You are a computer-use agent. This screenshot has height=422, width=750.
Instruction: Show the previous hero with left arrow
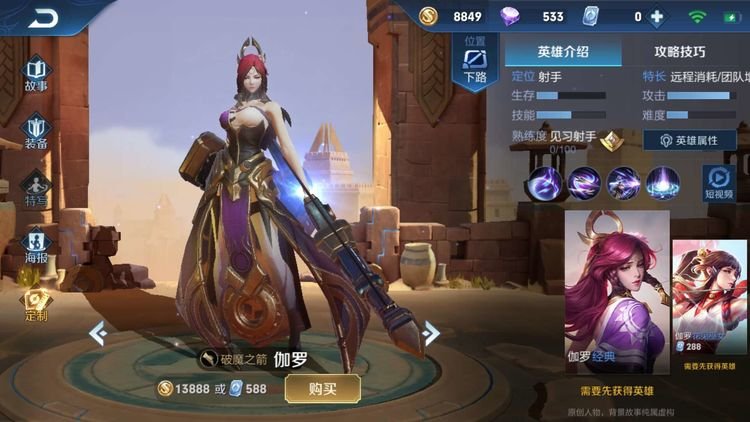pos(98,333)
